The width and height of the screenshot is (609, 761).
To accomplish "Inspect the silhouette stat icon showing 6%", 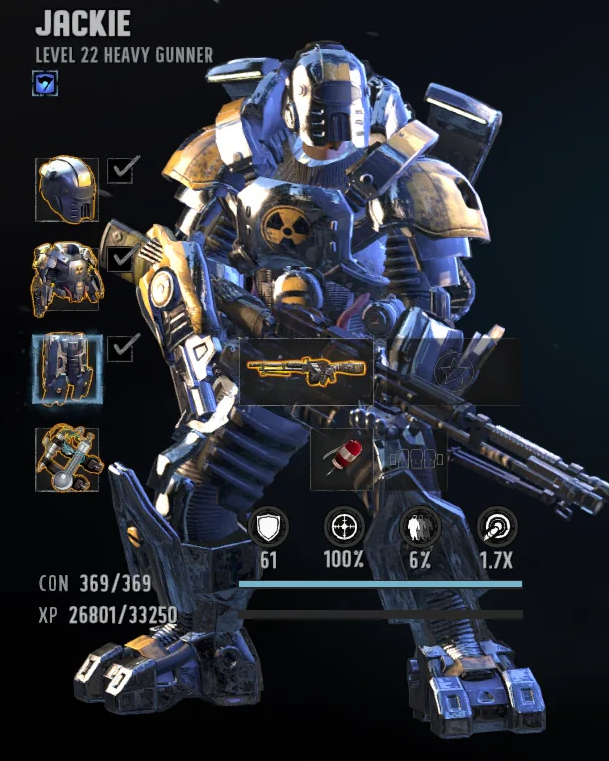I will point(418,527).
